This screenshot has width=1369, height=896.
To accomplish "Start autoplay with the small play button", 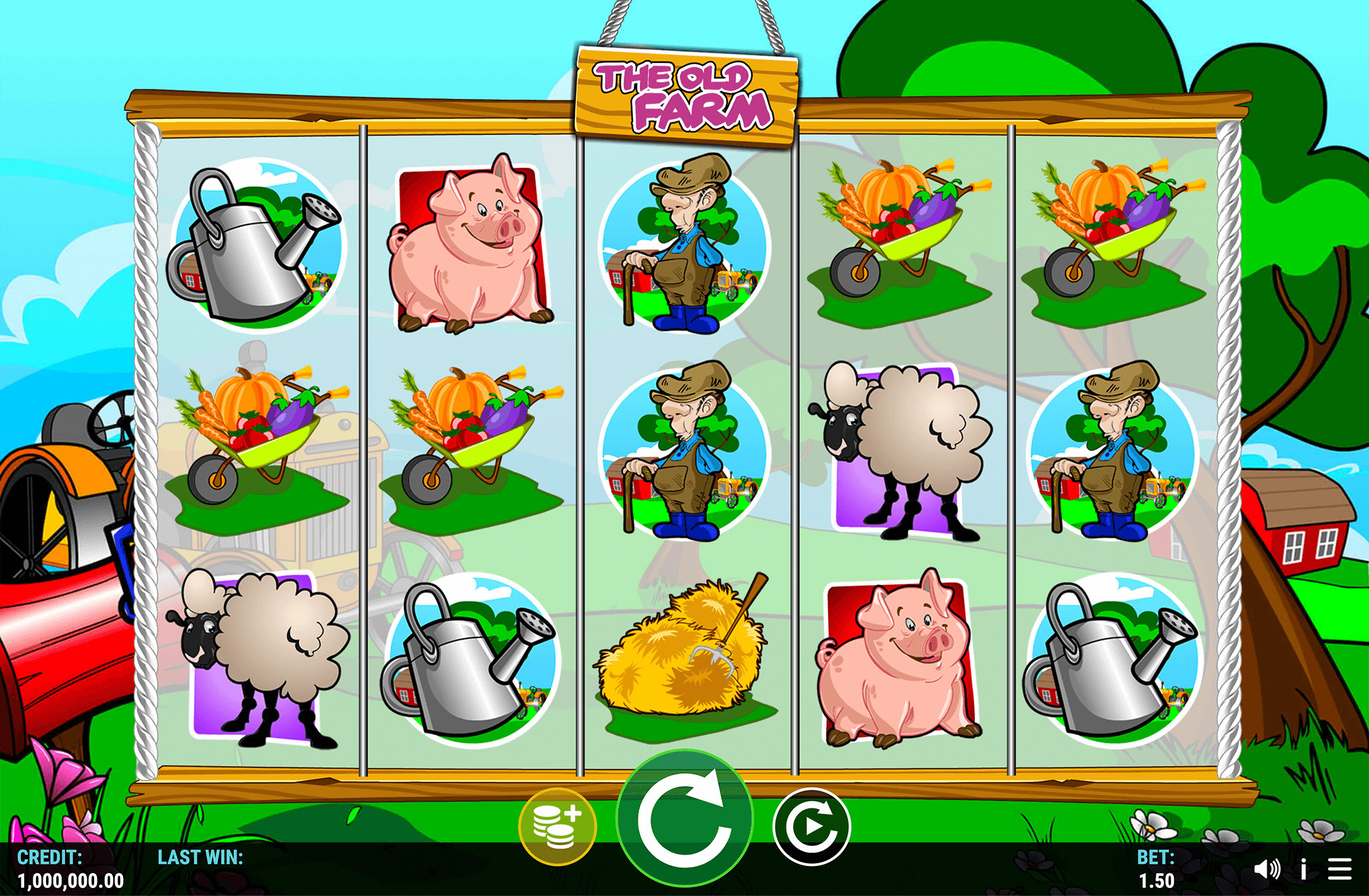I will click(812, 827).
